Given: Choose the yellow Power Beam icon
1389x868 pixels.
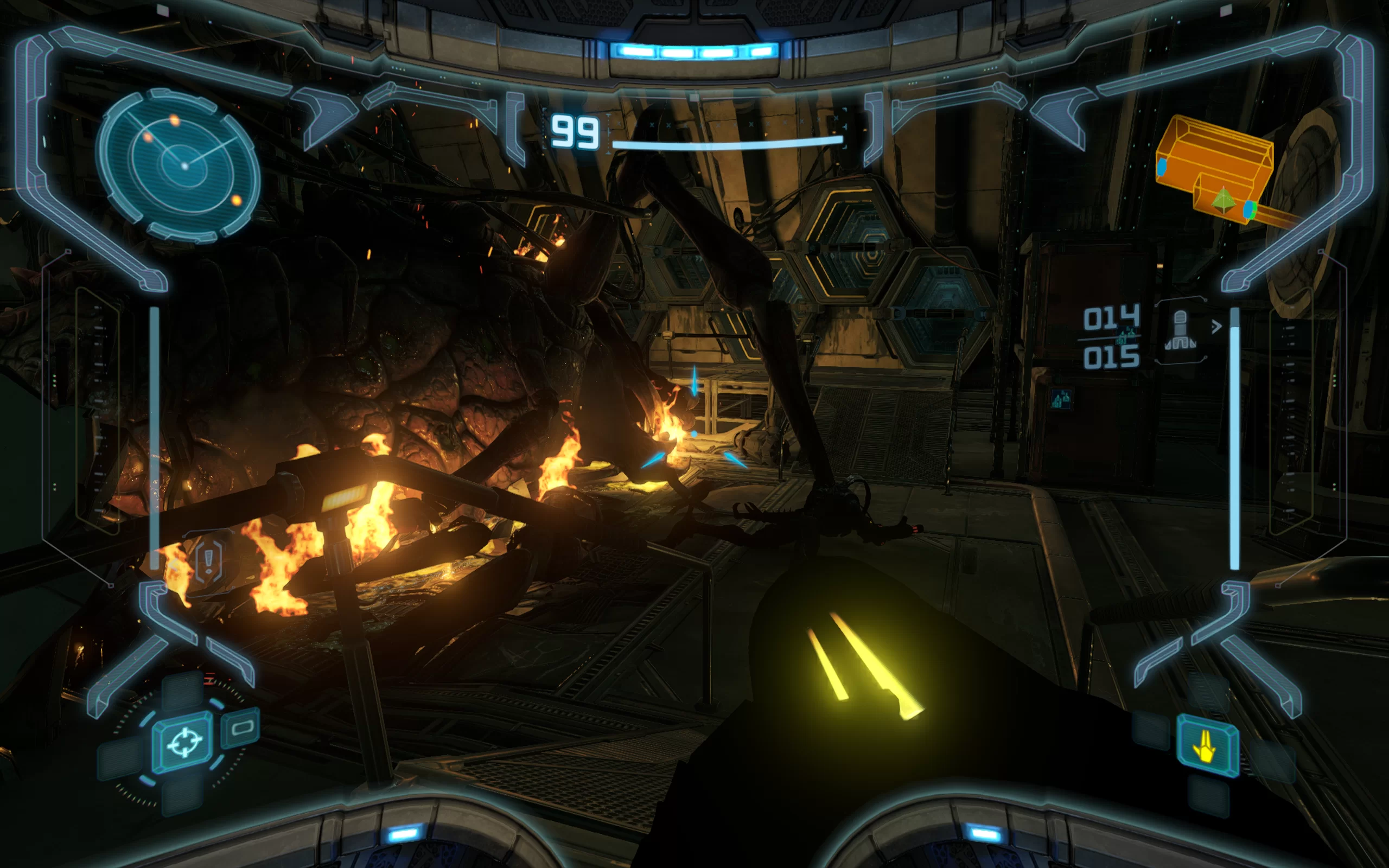Looking at the screenshot, I should [x=1207, y=746].
